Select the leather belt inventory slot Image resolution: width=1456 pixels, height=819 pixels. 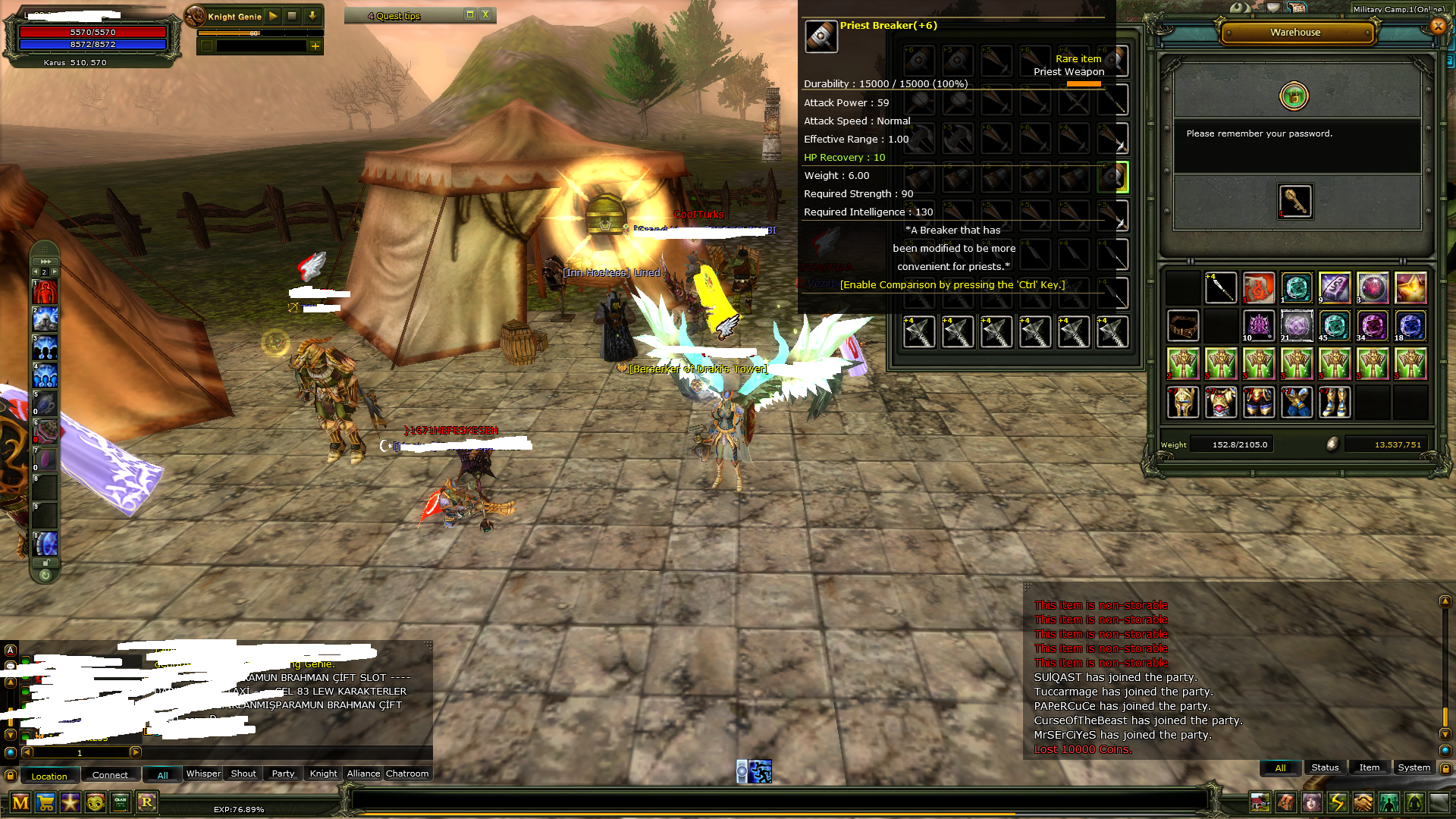coord(1183,326)
